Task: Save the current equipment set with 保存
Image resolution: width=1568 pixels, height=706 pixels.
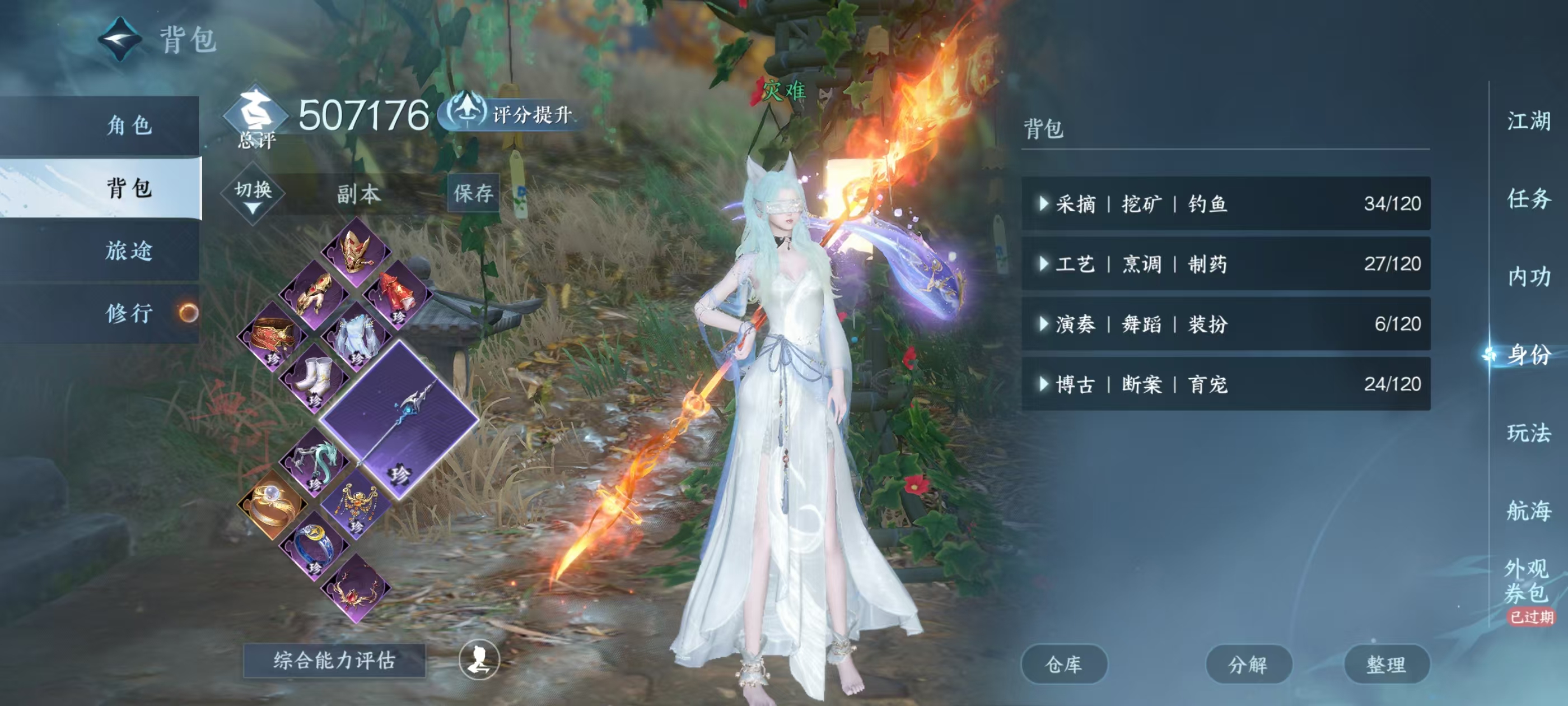Action: [473, 194]
